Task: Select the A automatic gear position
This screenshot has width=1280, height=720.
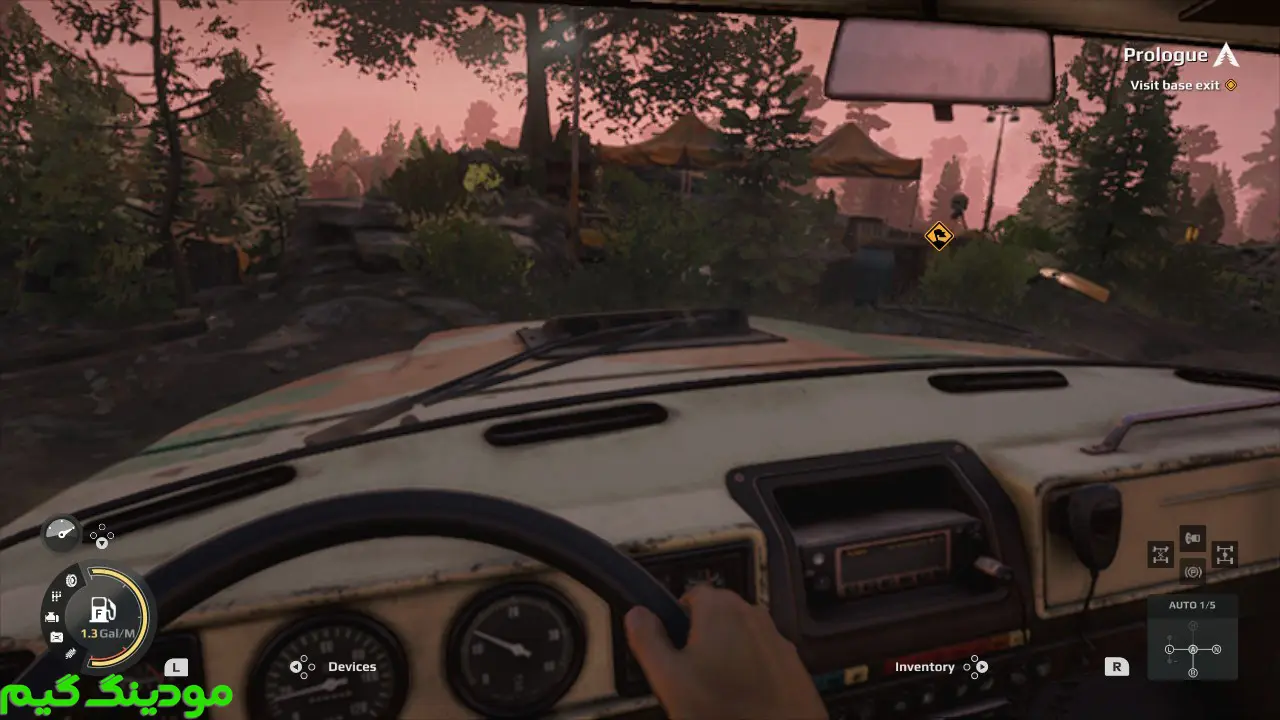Action: 1192,650
